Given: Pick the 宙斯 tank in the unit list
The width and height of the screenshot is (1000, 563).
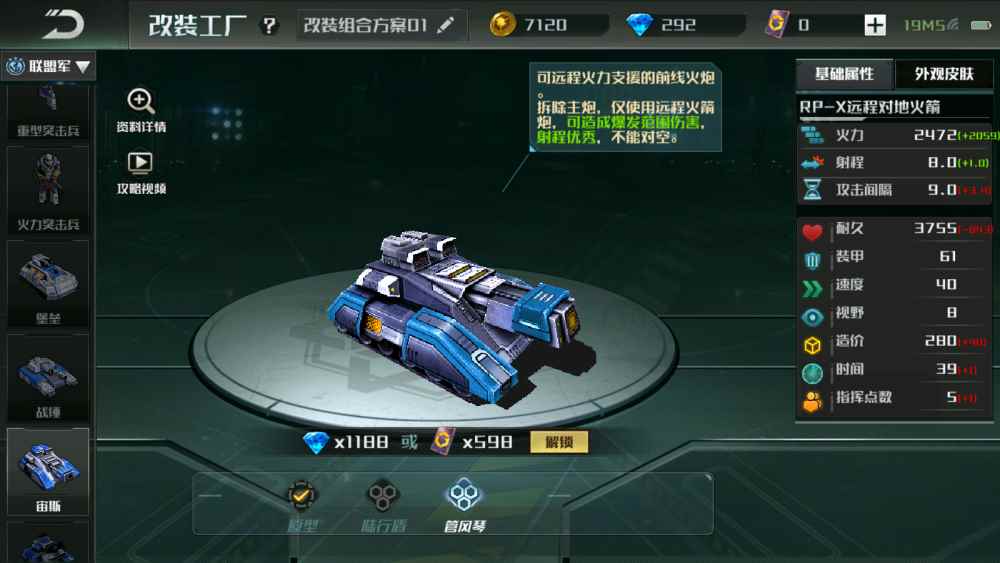Looking at the screenshot, I should pos(48,471).
